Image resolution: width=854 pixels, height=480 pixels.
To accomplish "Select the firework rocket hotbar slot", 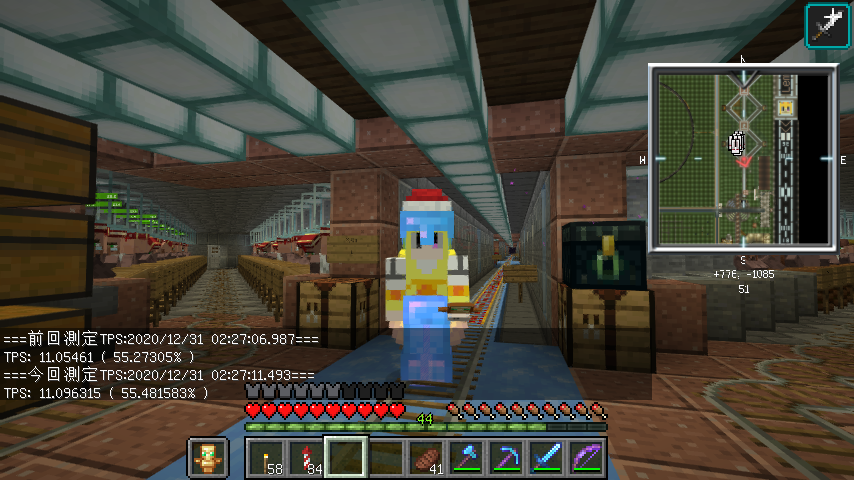I will click(307, 459).
